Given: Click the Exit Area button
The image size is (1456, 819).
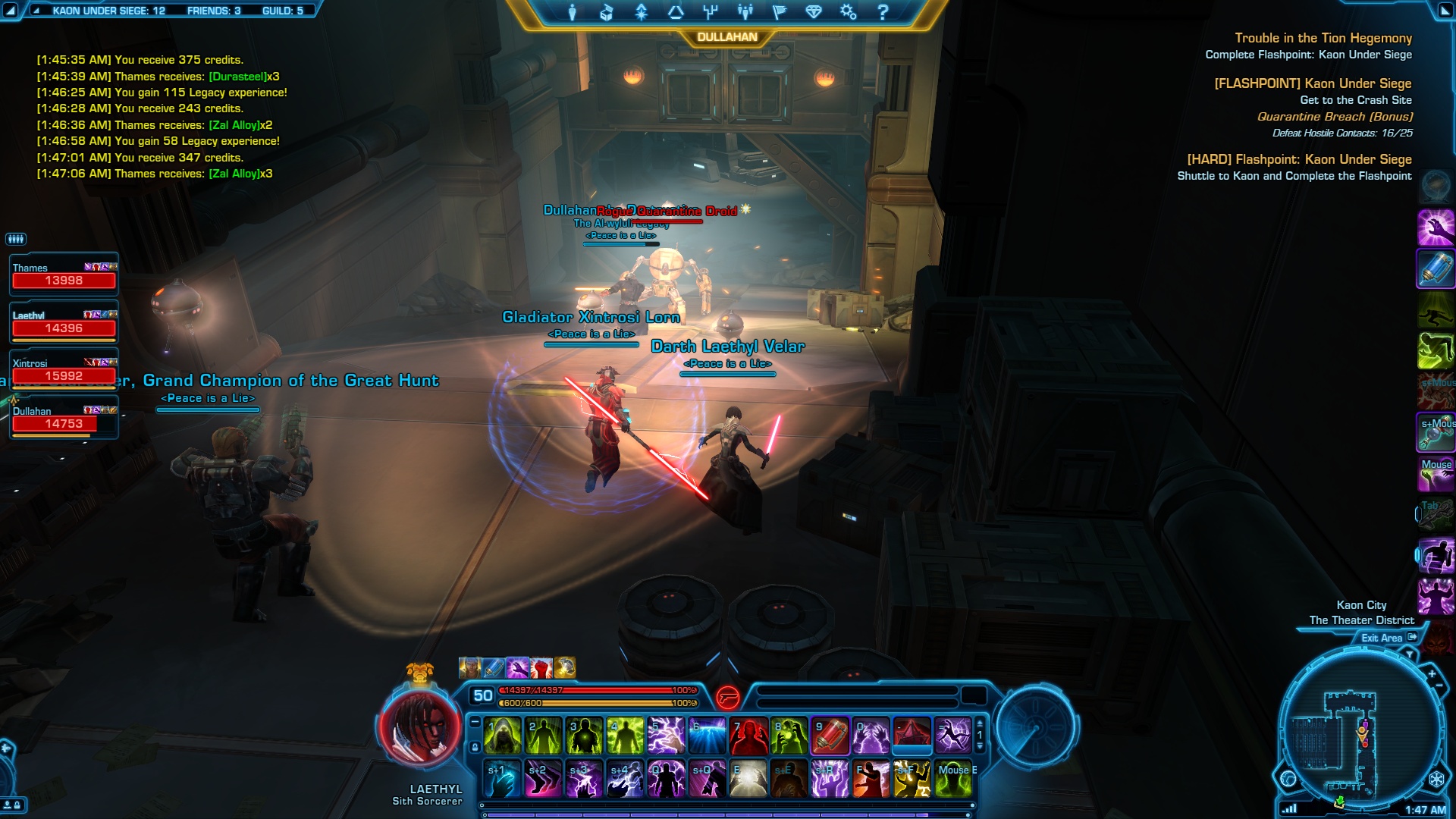Looking at the screenshot, I should (1388, 638).
